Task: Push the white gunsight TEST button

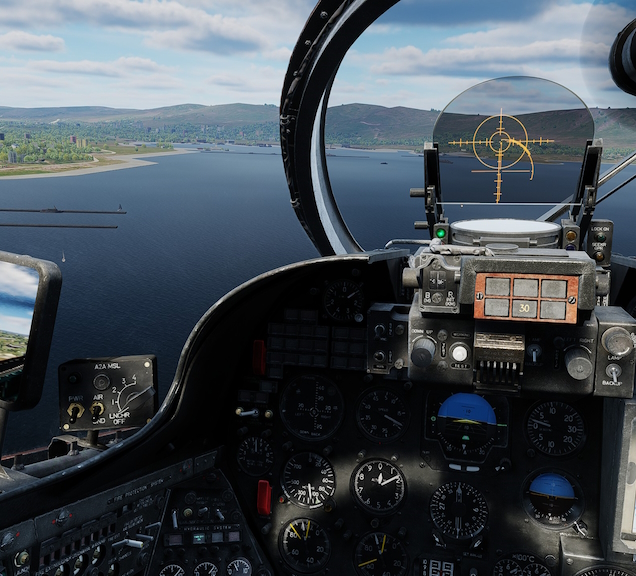Action: [459, 352]
